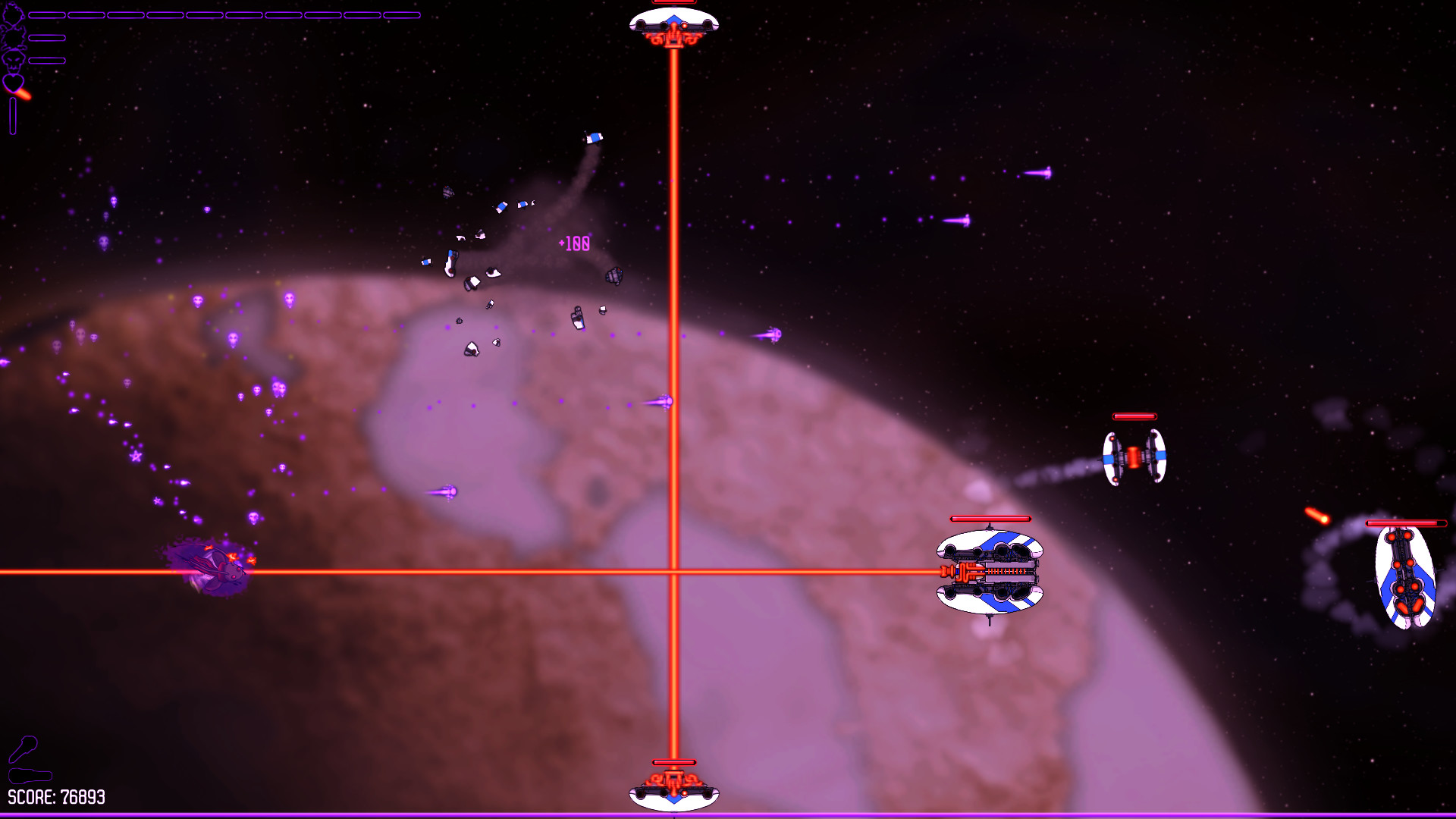Select the skull icon above the heart HUD
This screenshot has width=1456, height=819.
[12, 61]
